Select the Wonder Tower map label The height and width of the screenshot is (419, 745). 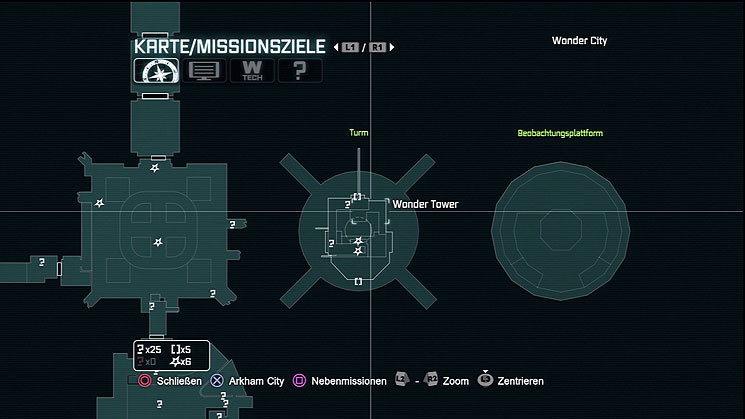[x=425, y=204]
